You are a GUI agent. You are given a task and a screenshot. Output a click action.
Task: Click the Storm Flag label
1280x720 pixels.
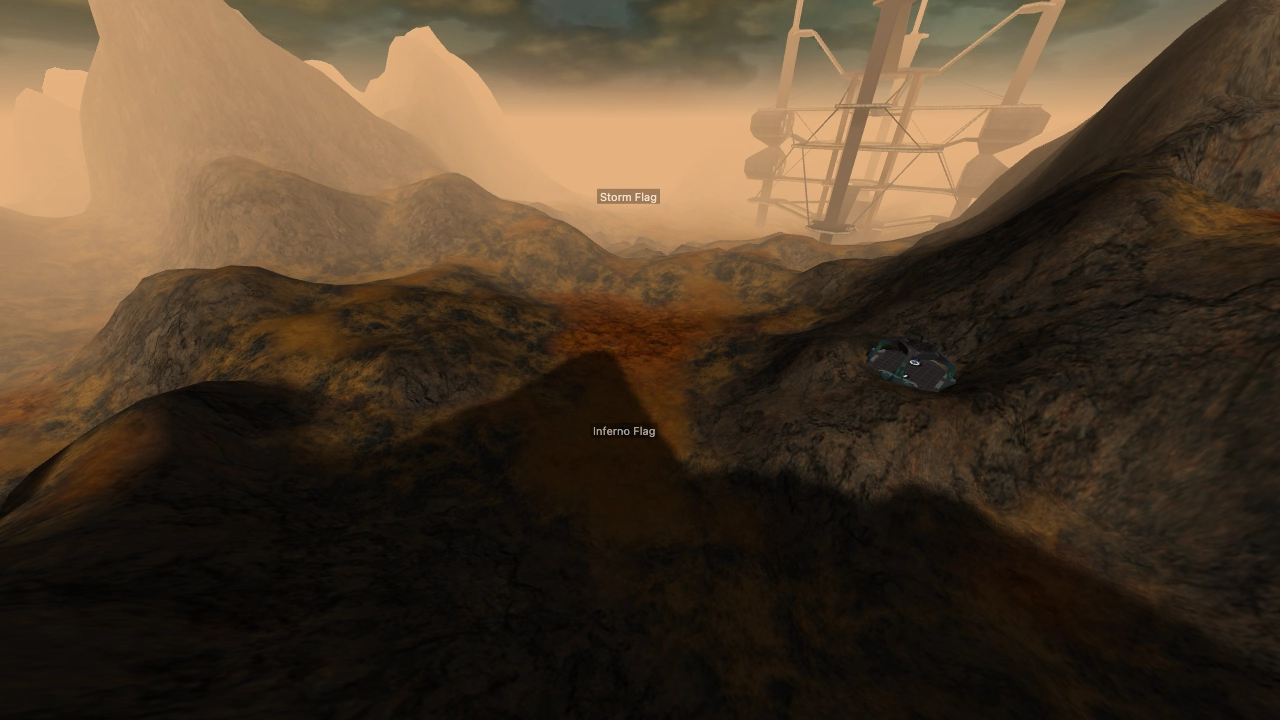coord(628,197)
